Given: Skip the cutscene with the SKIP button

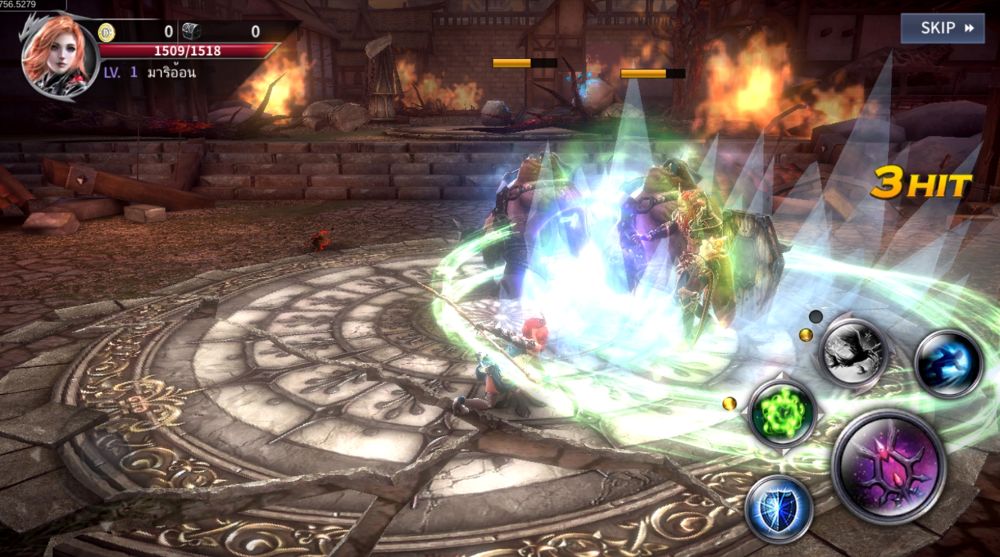Looking at the screenshot, I should [942, 28].
